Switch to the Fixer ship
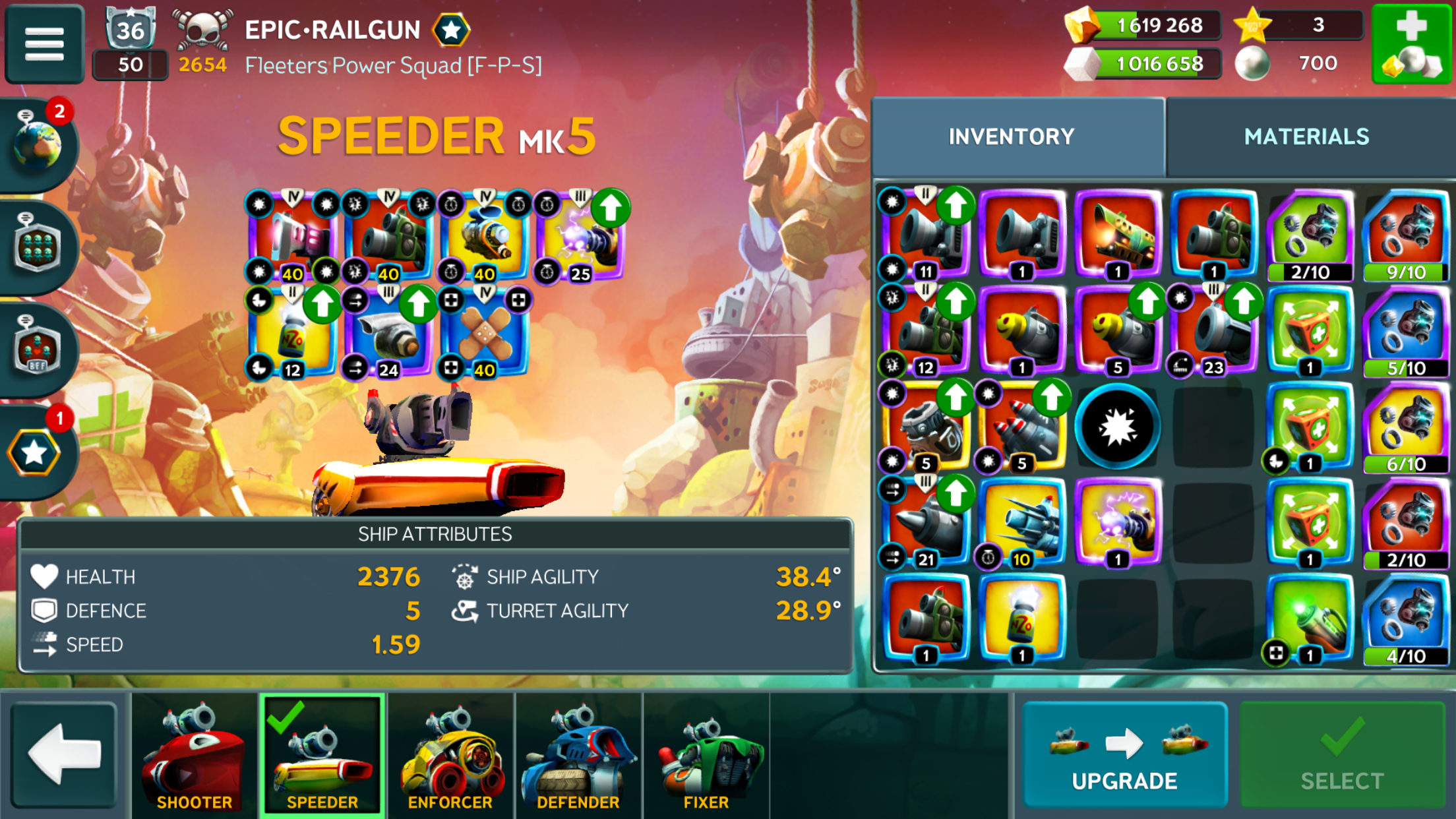The width and height of the screenshot is (1456, 819). pyautogui.click(x=706, y=754)
